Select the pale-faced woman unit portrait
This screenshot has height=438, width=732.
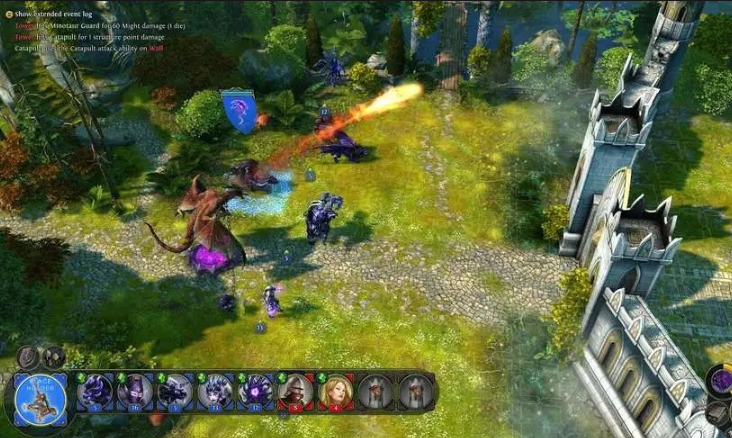click(x=214, y=390)
